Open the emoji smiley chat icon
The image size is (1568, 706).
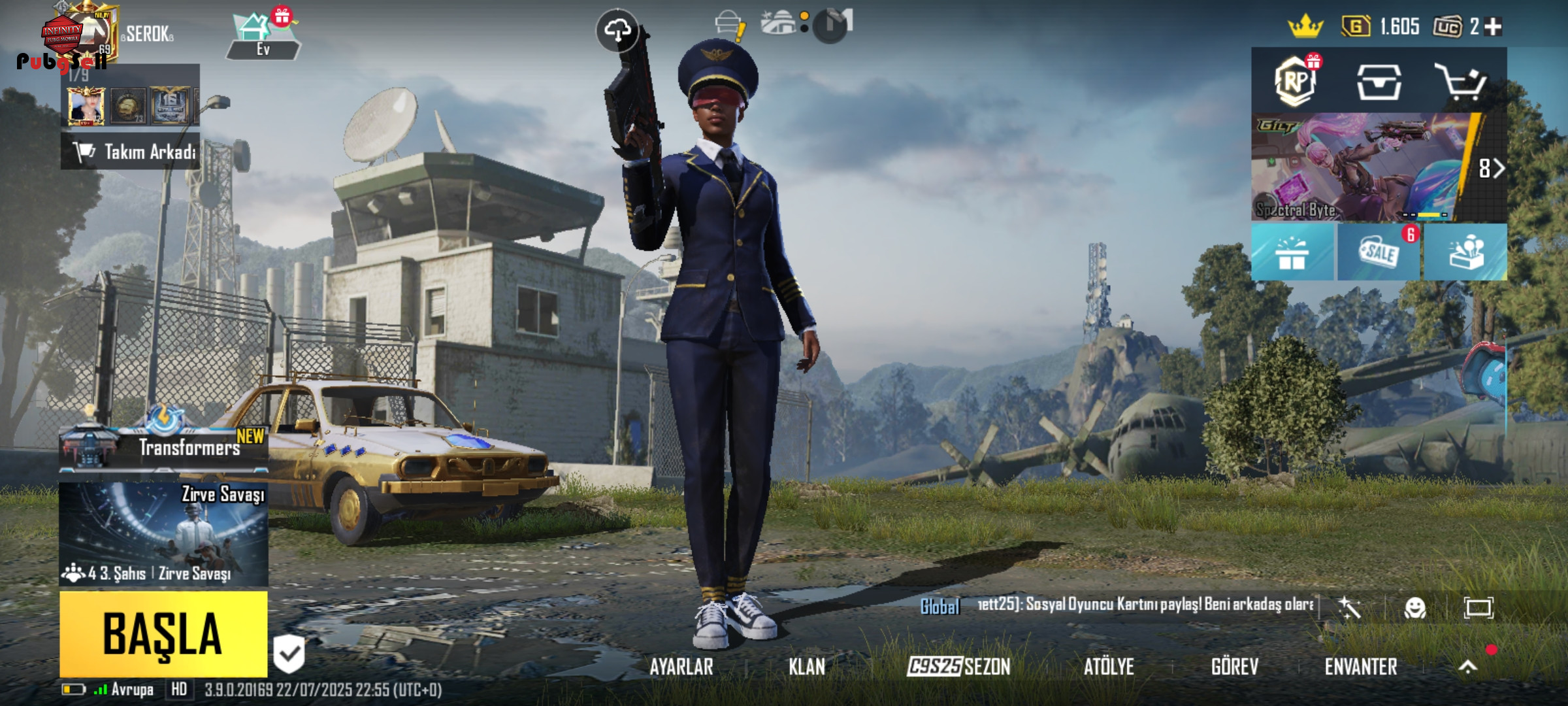(1415, 608)
